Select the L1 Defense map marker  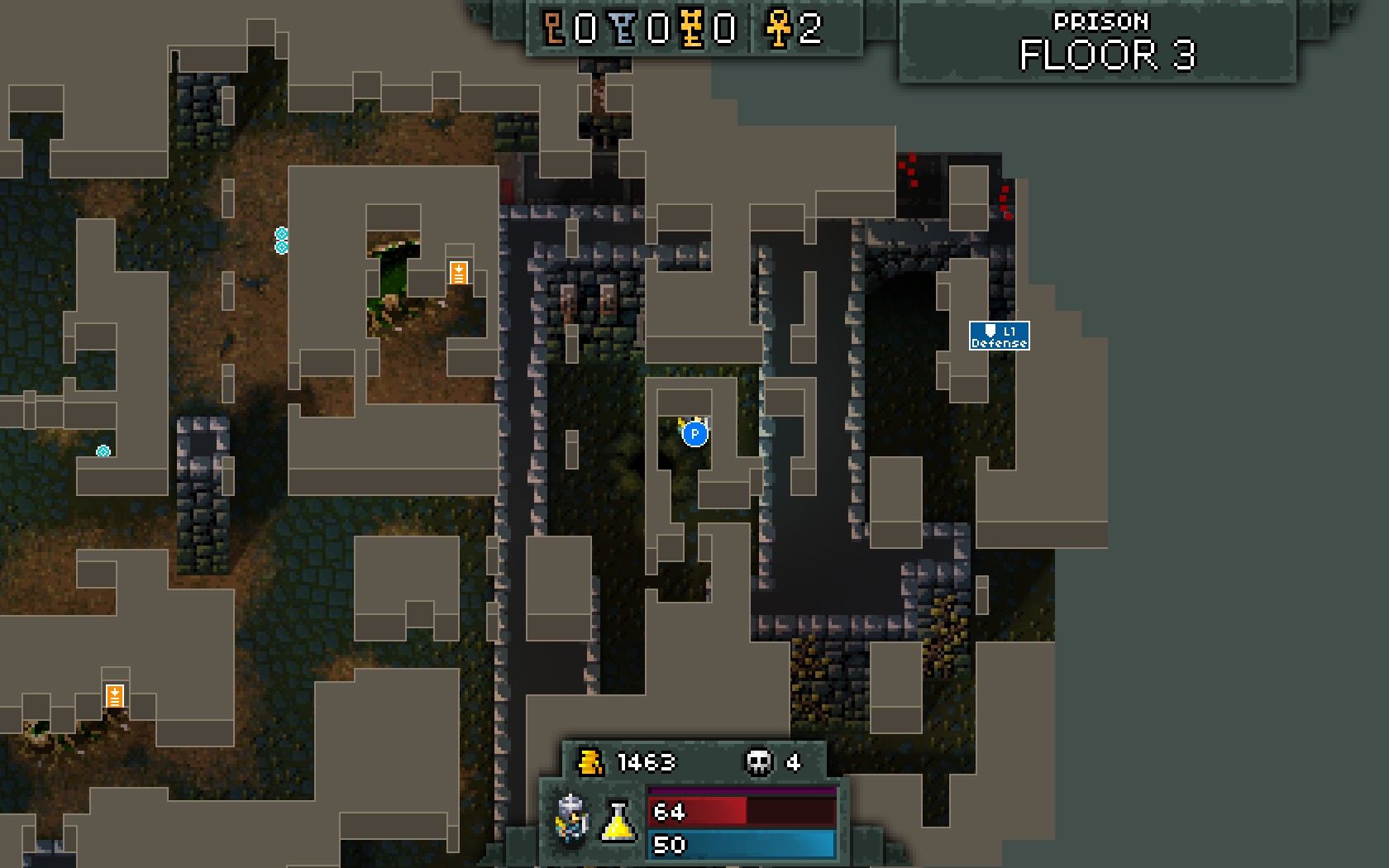(x=999, y=336)
